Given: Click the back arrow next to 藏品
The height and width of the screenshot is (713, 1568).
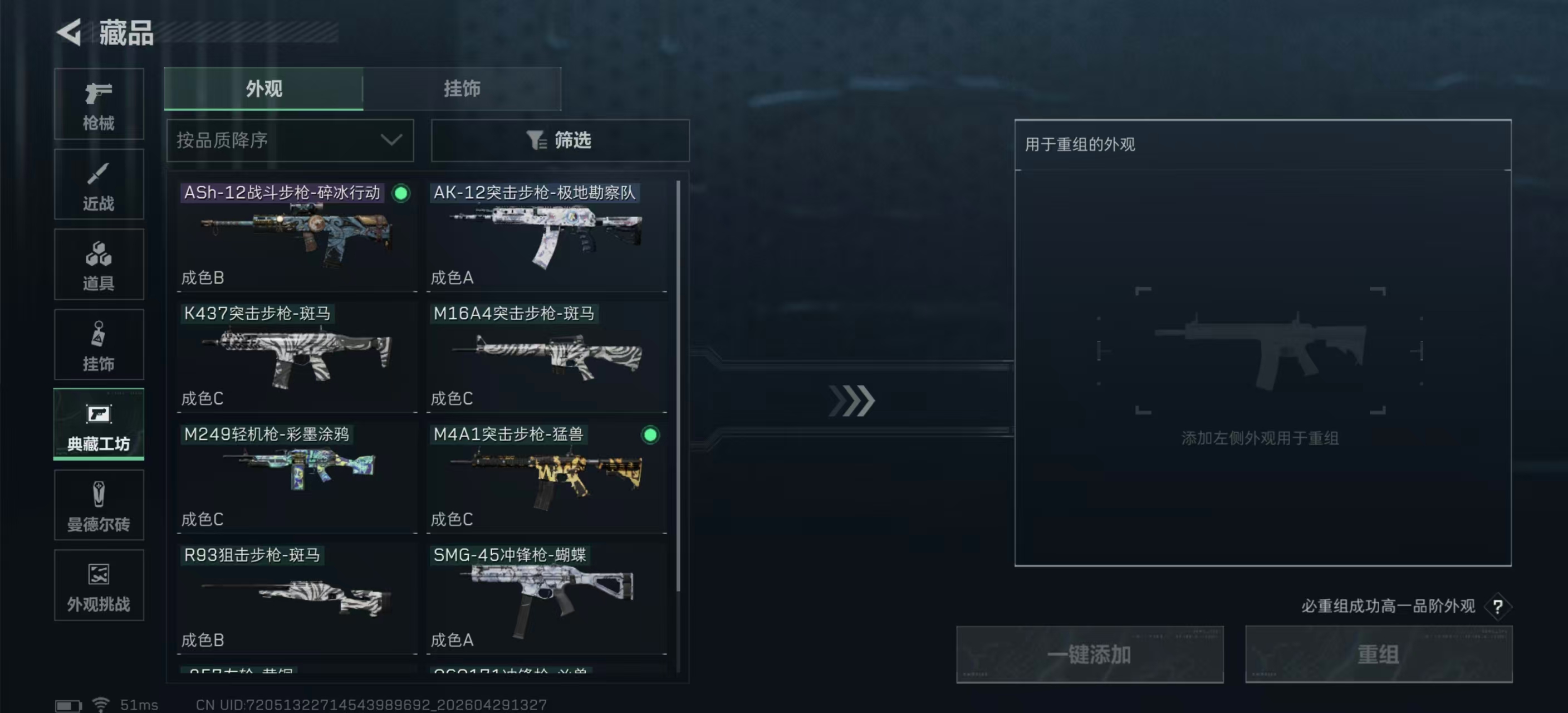Looking at the screenshot, I should [69, 33].
